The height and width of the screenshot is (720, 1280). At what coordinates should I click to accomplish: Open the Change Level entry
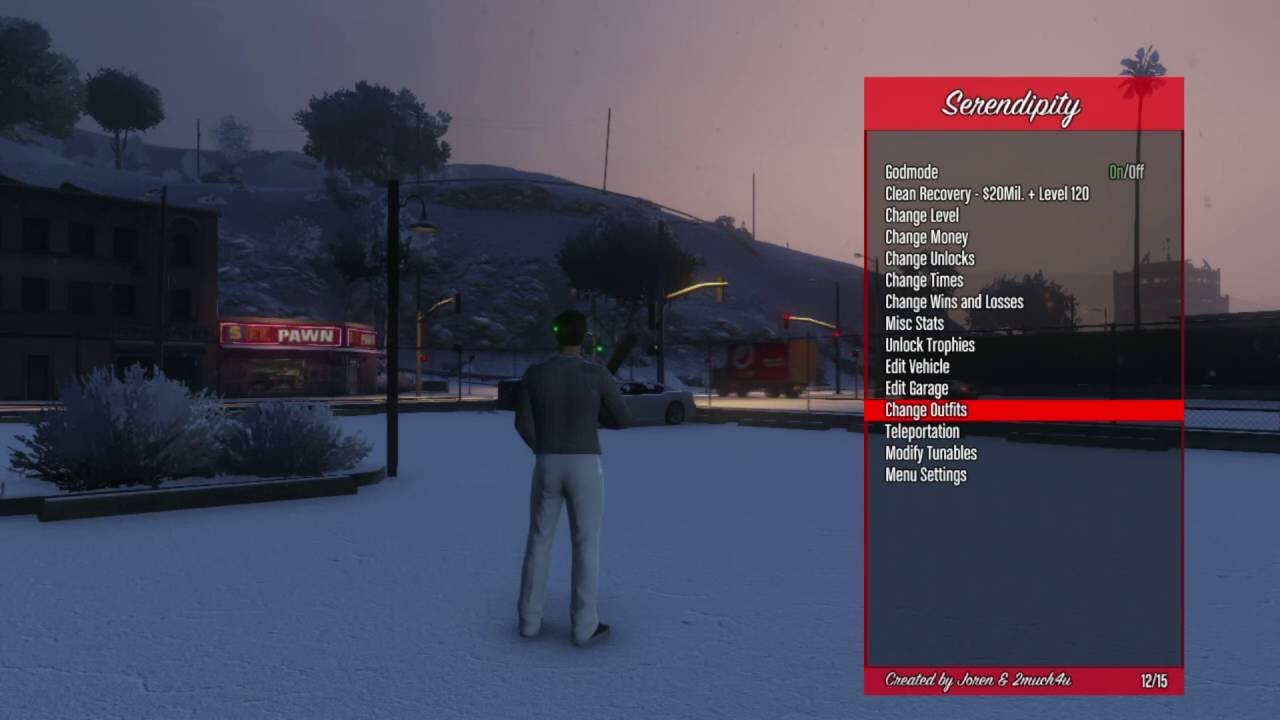point(921,216)
